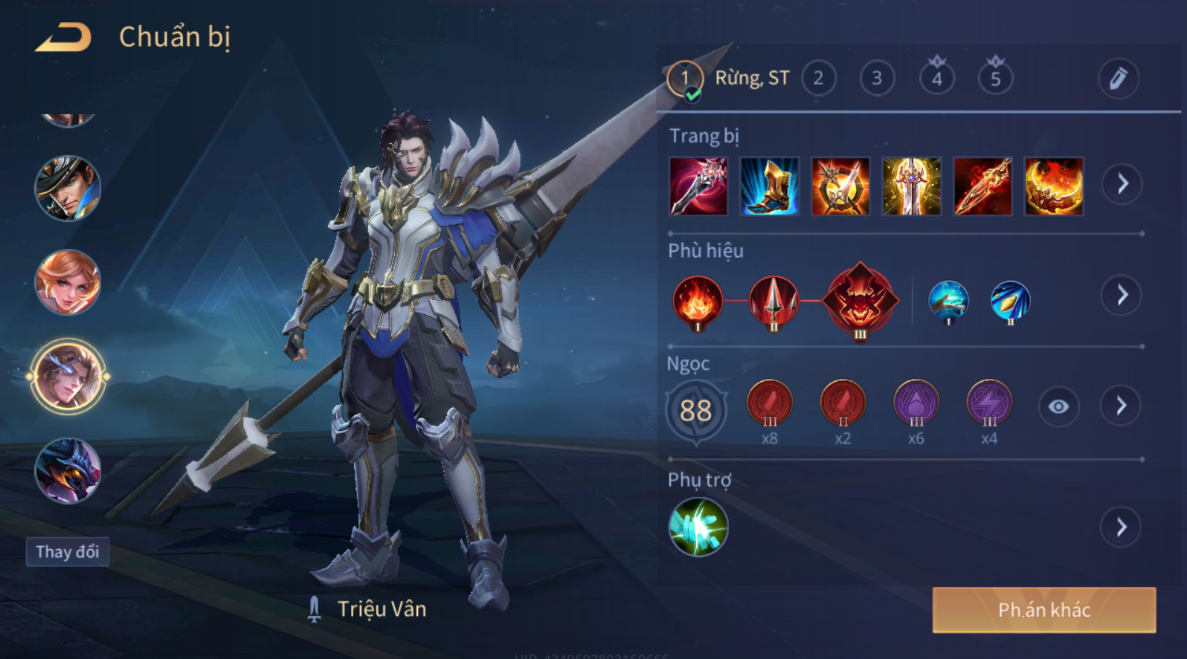Select loadout preset 2
The width and height of the screenshot is (1187, 659).
click(x=818, y=78)
